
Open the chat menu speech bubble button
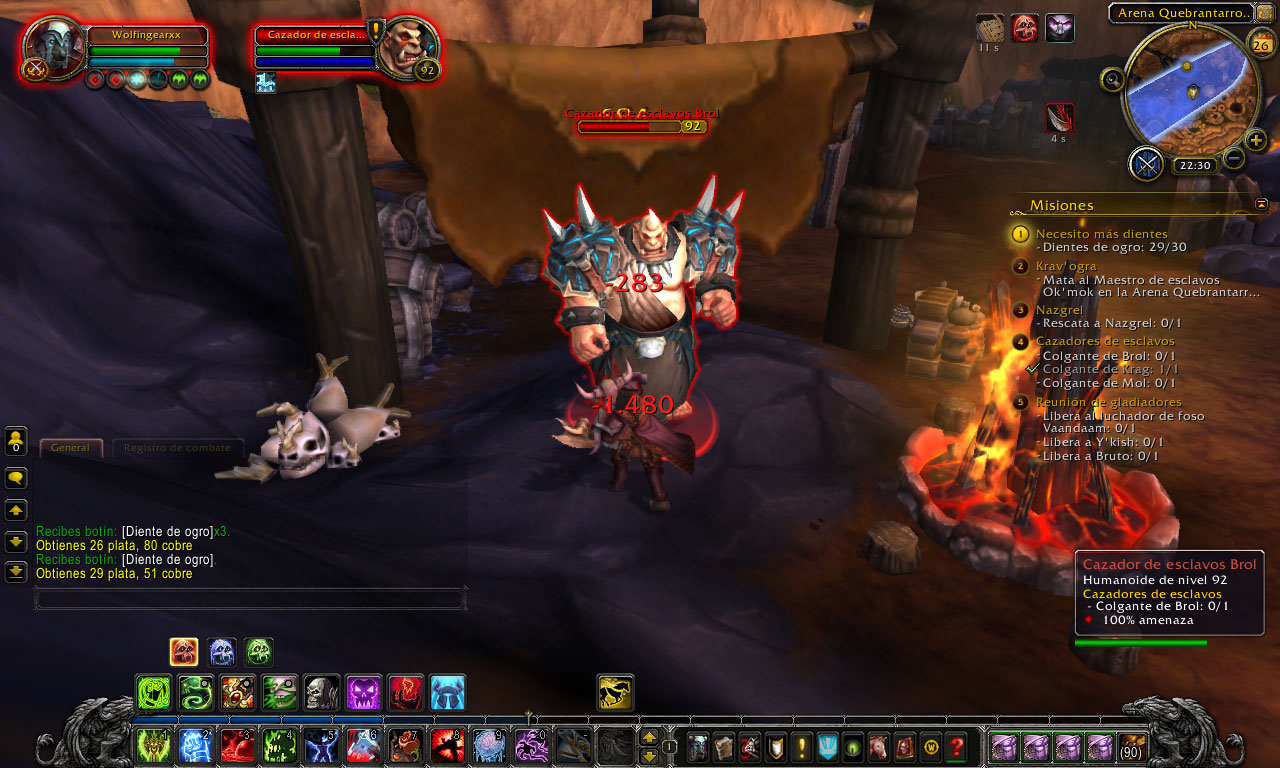[16, 479]
